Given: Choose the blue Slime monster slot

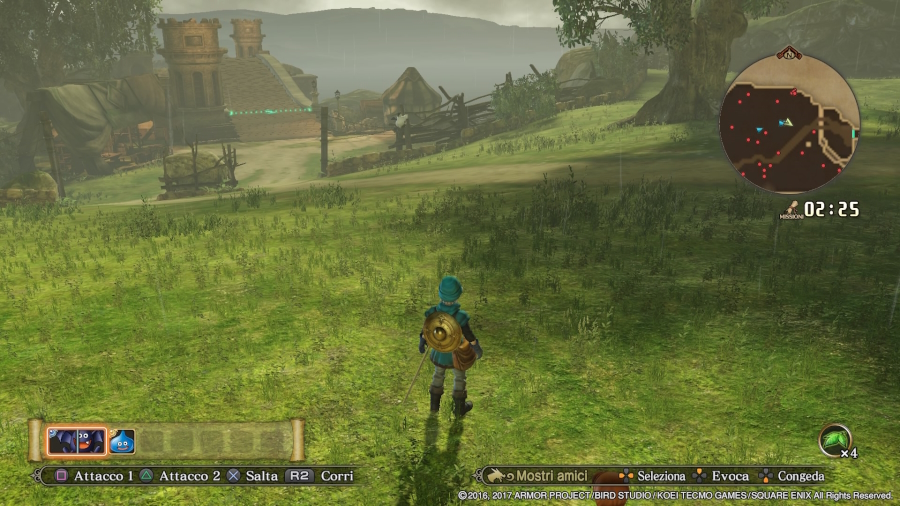Looking at the screenshot, I should [122, 440].
